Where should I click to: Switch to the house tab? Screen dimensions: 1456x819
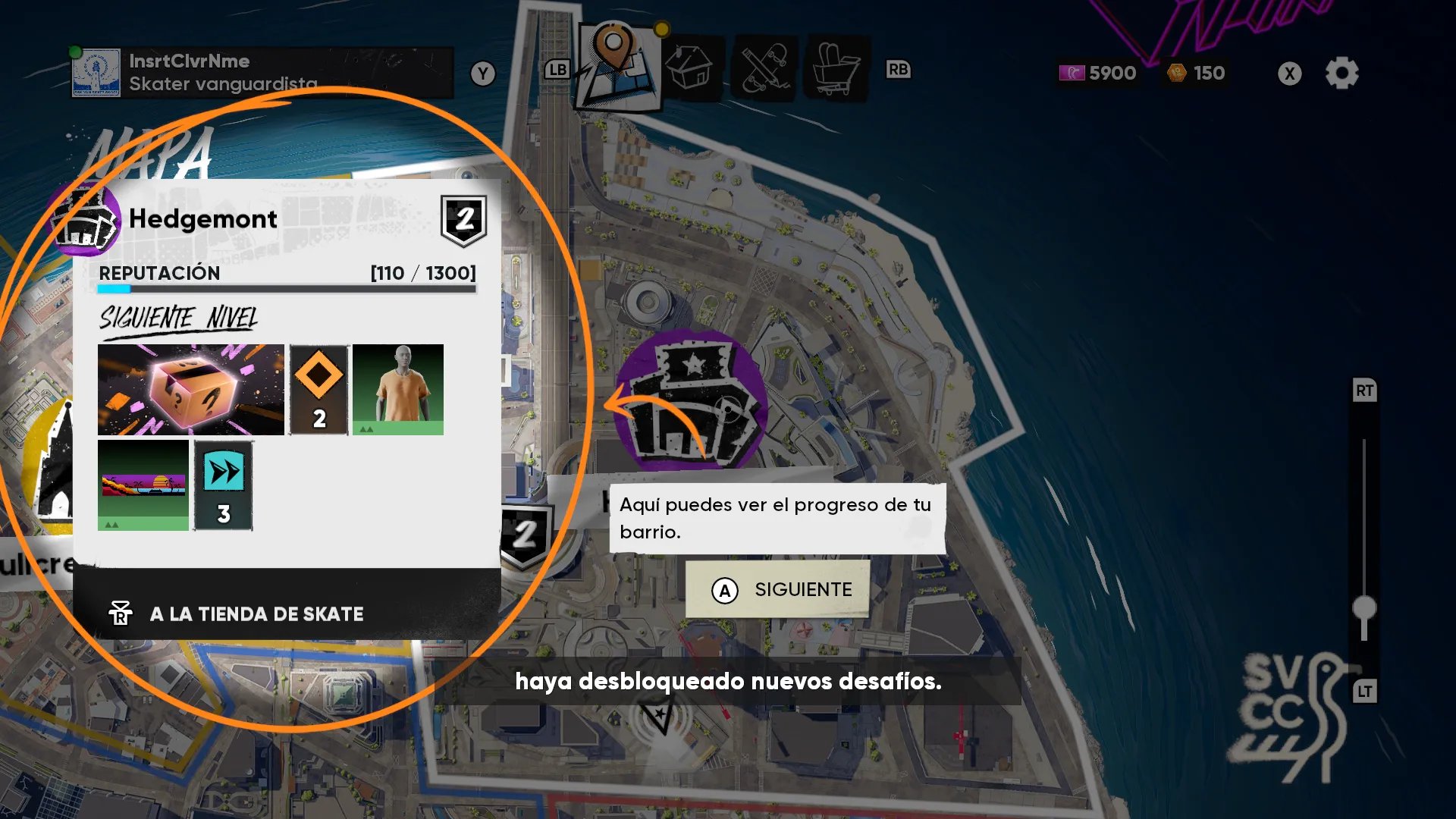[689, 70]
